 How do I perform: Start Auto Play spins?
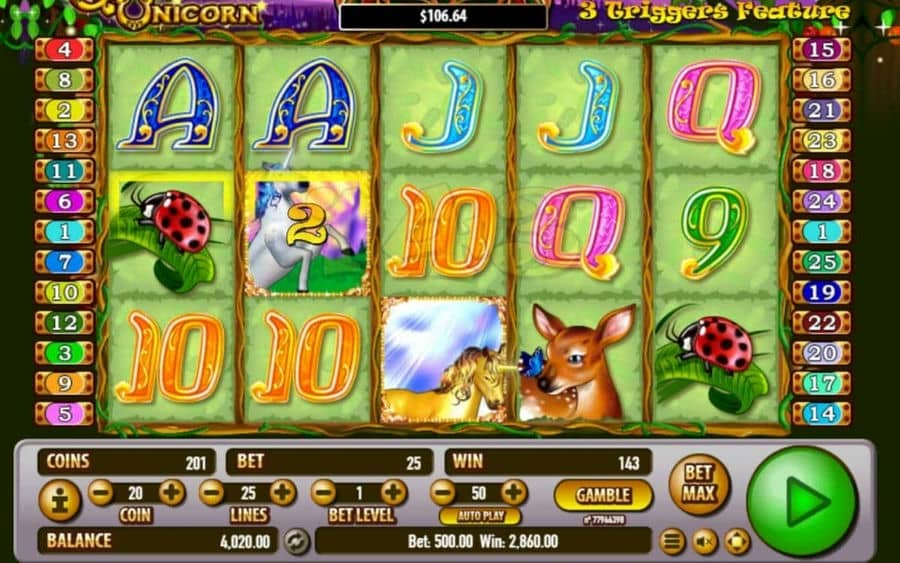pos(480,517)
